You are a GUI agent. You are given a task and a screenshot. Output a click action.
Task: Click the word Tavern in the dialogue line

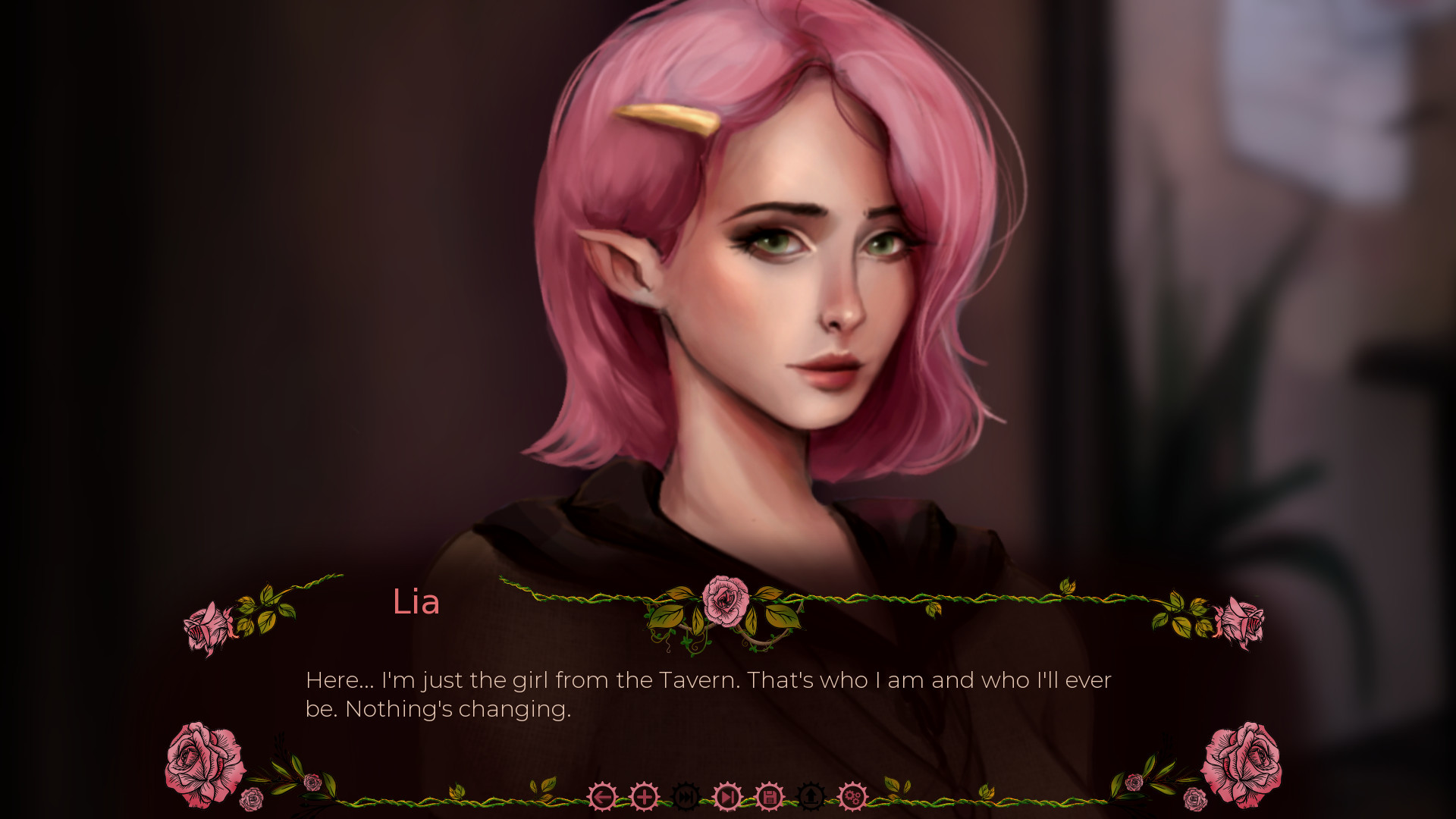coord(696,681)
